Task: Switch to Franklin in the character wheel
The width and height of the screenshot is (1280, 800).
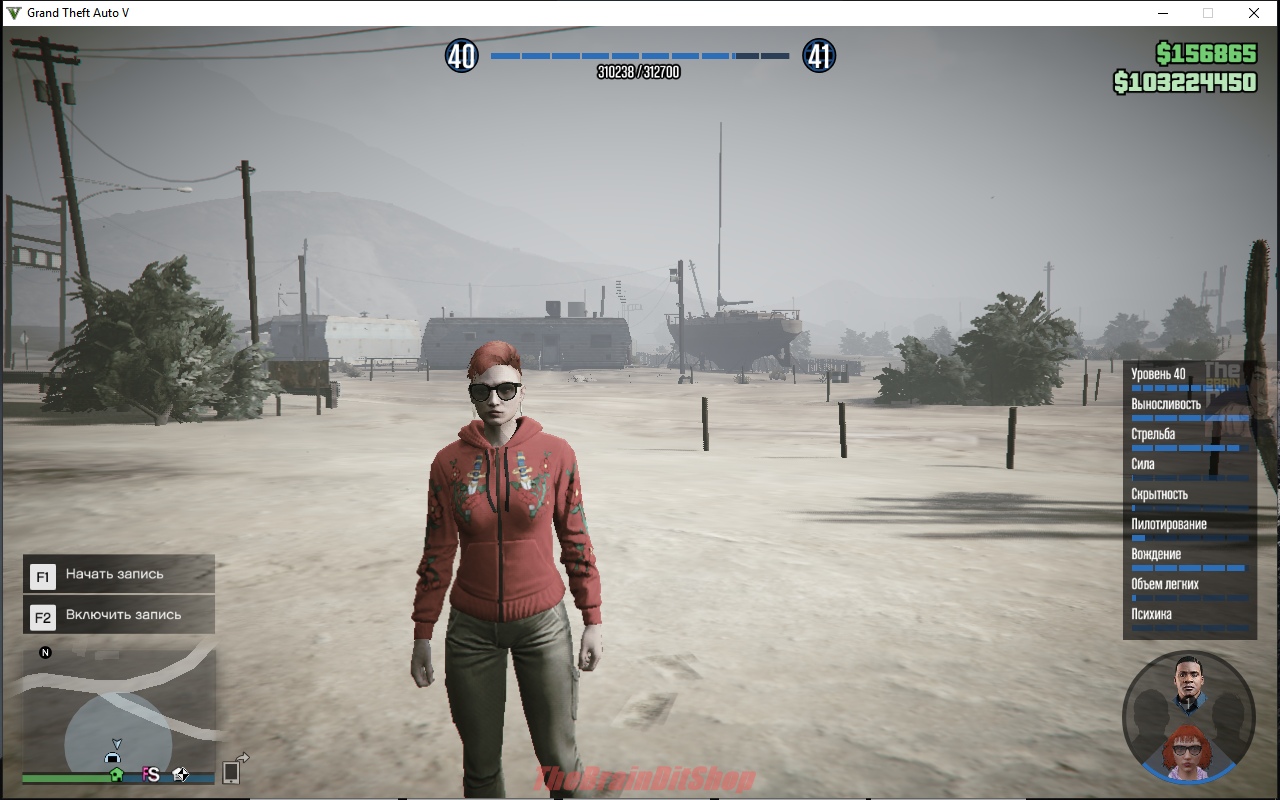Action: [1188, 683]
